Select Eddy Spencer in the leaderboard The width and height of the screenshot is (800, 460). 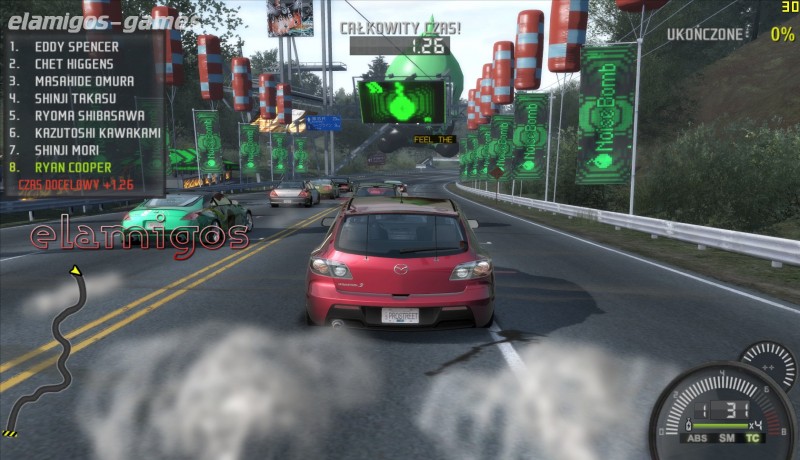coord(76,47)
